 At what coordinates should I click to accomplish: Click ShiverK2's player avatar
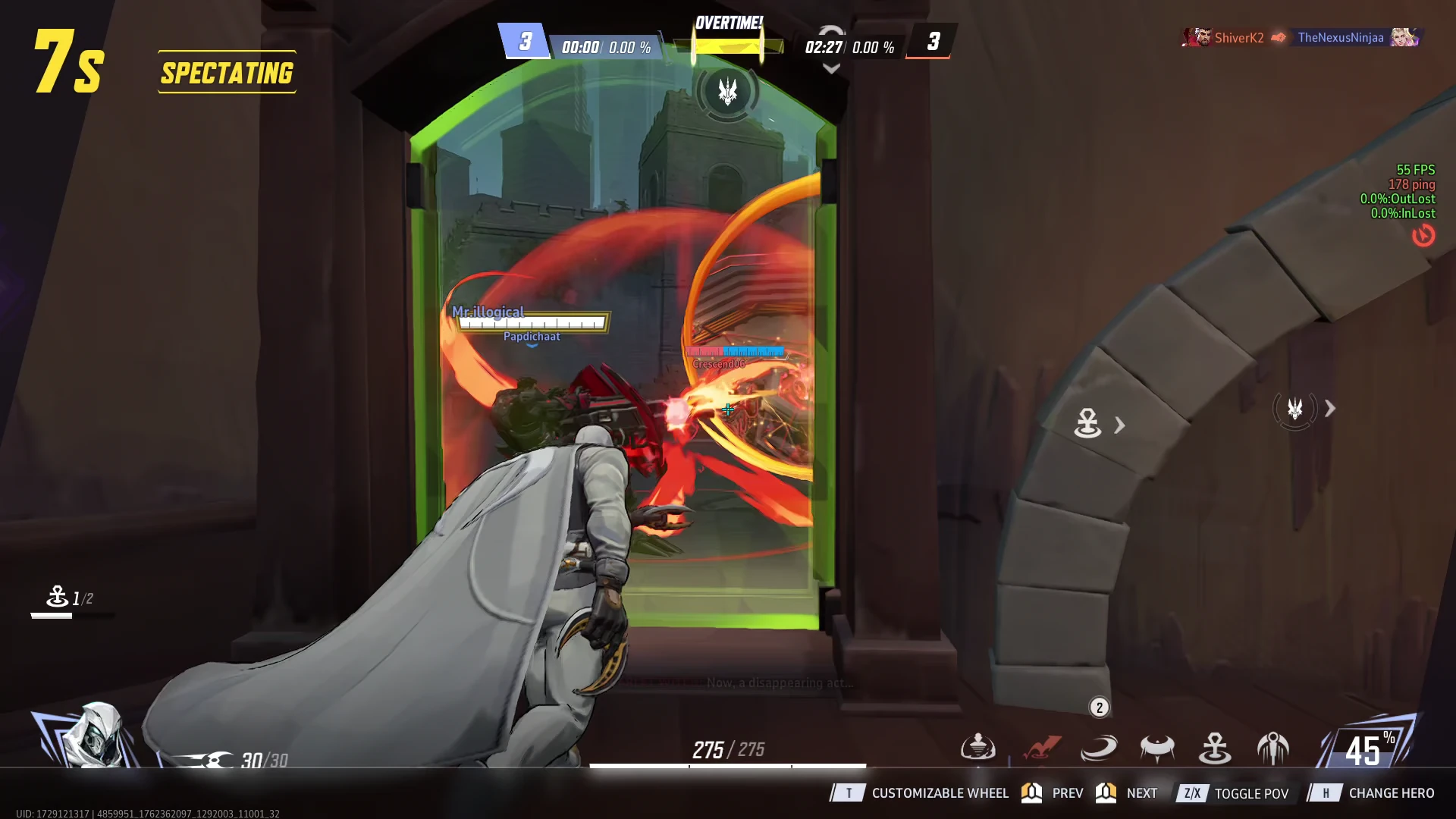point(1197,36)
